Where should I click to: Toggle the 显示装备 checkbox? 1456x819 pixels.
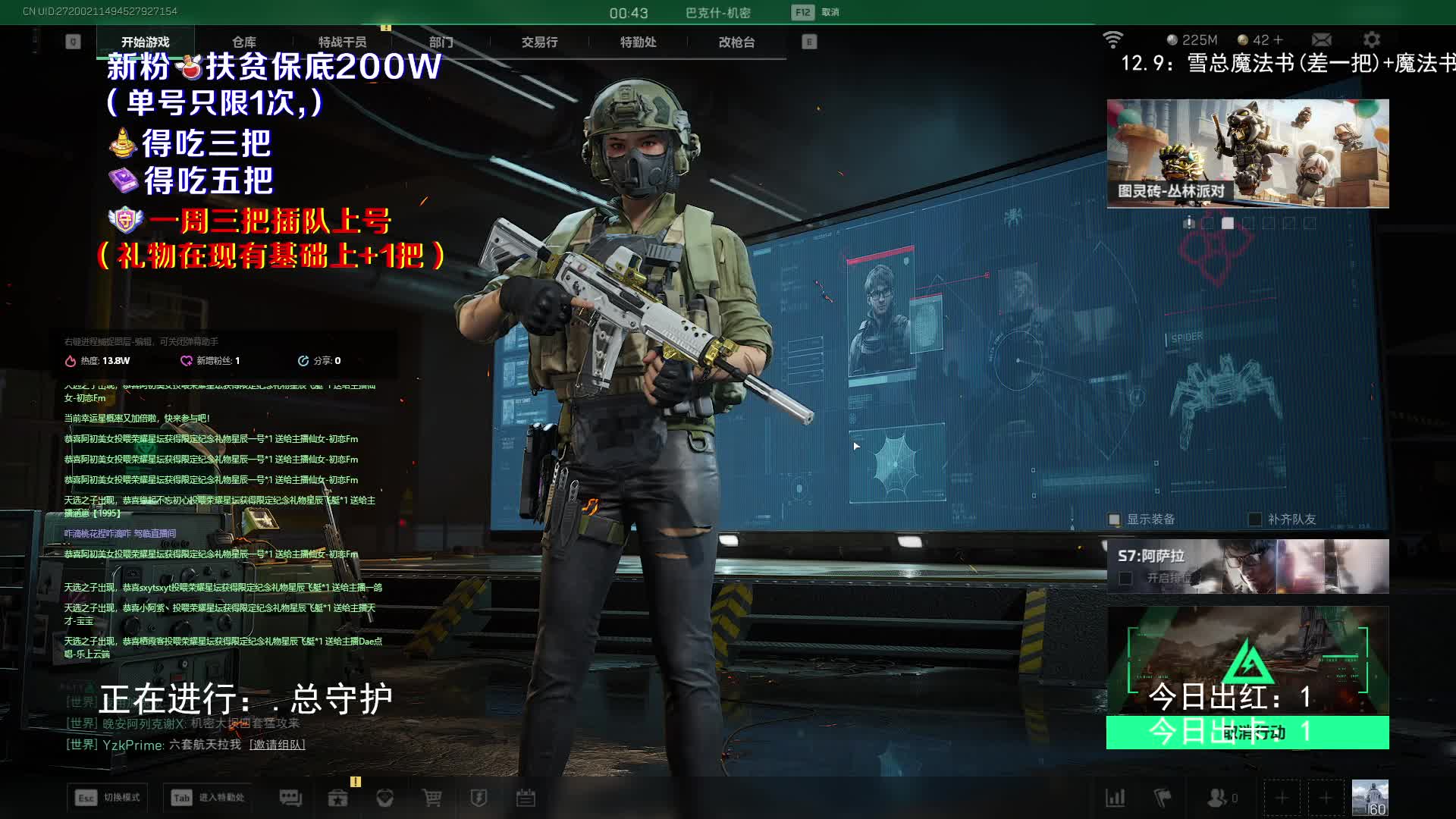tap(1114, 519)
